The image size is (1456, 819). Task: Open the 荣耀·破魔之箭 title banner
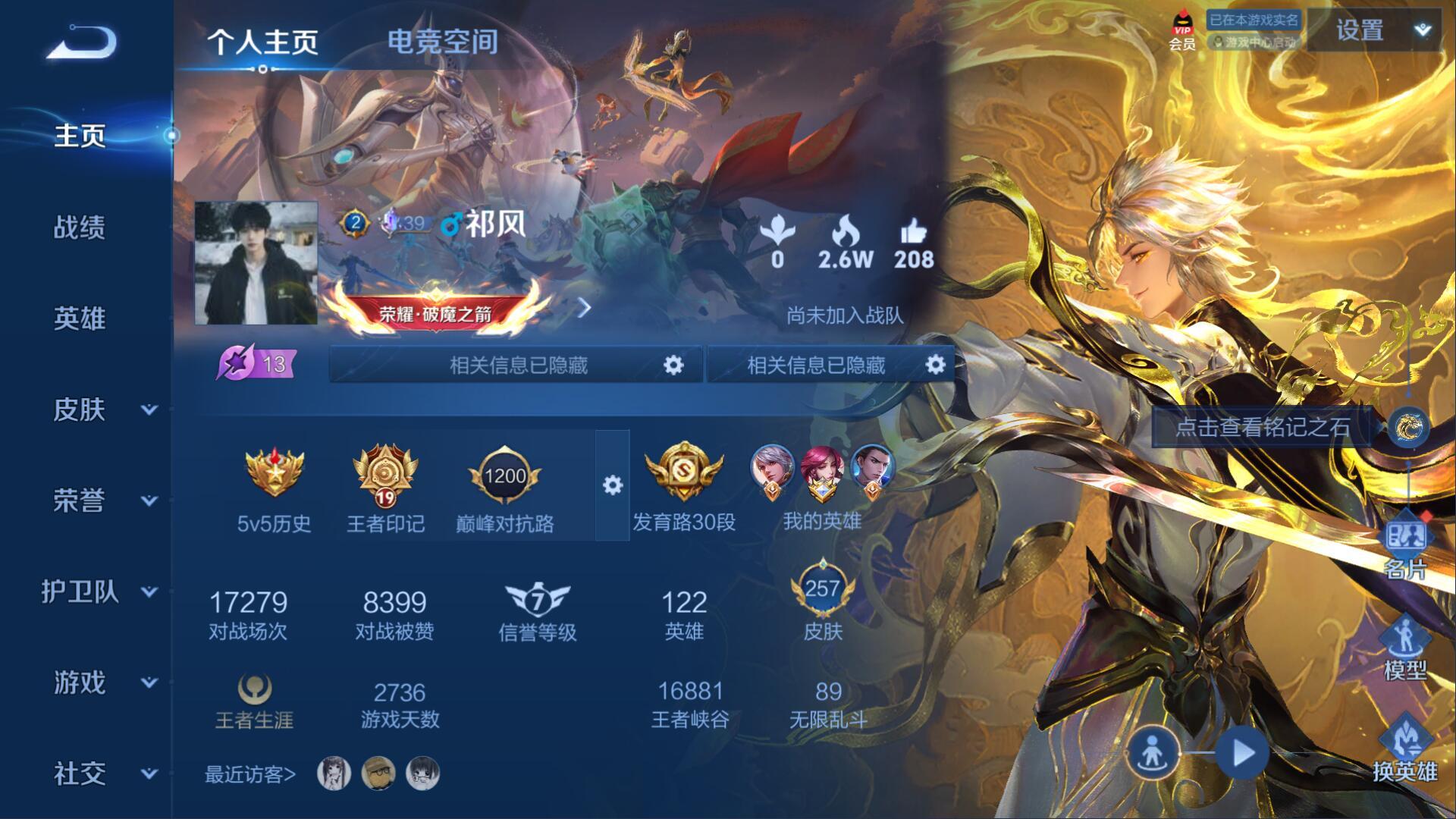click(x=436, y=309)
